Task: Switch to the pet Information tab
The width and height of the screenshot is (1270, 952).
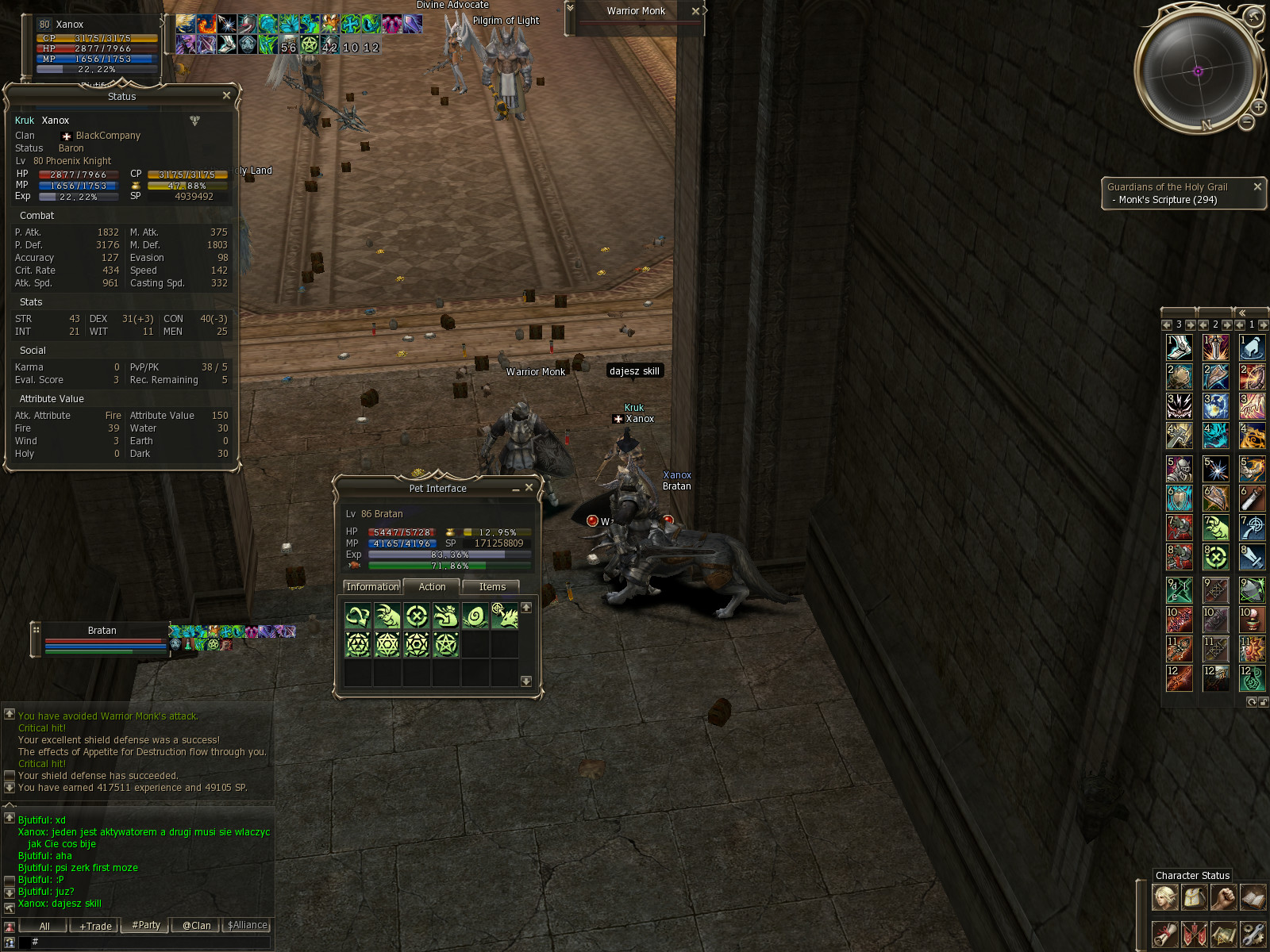Action: tap(372, 587)
